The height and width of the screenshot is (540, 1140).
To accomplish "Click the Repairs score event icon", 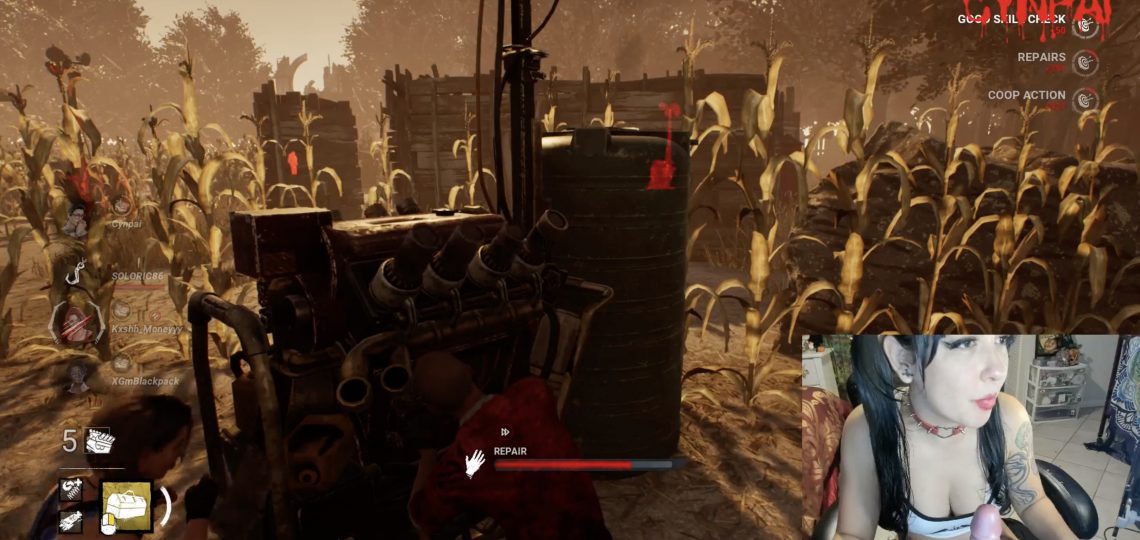I will tap(1085, 62).
